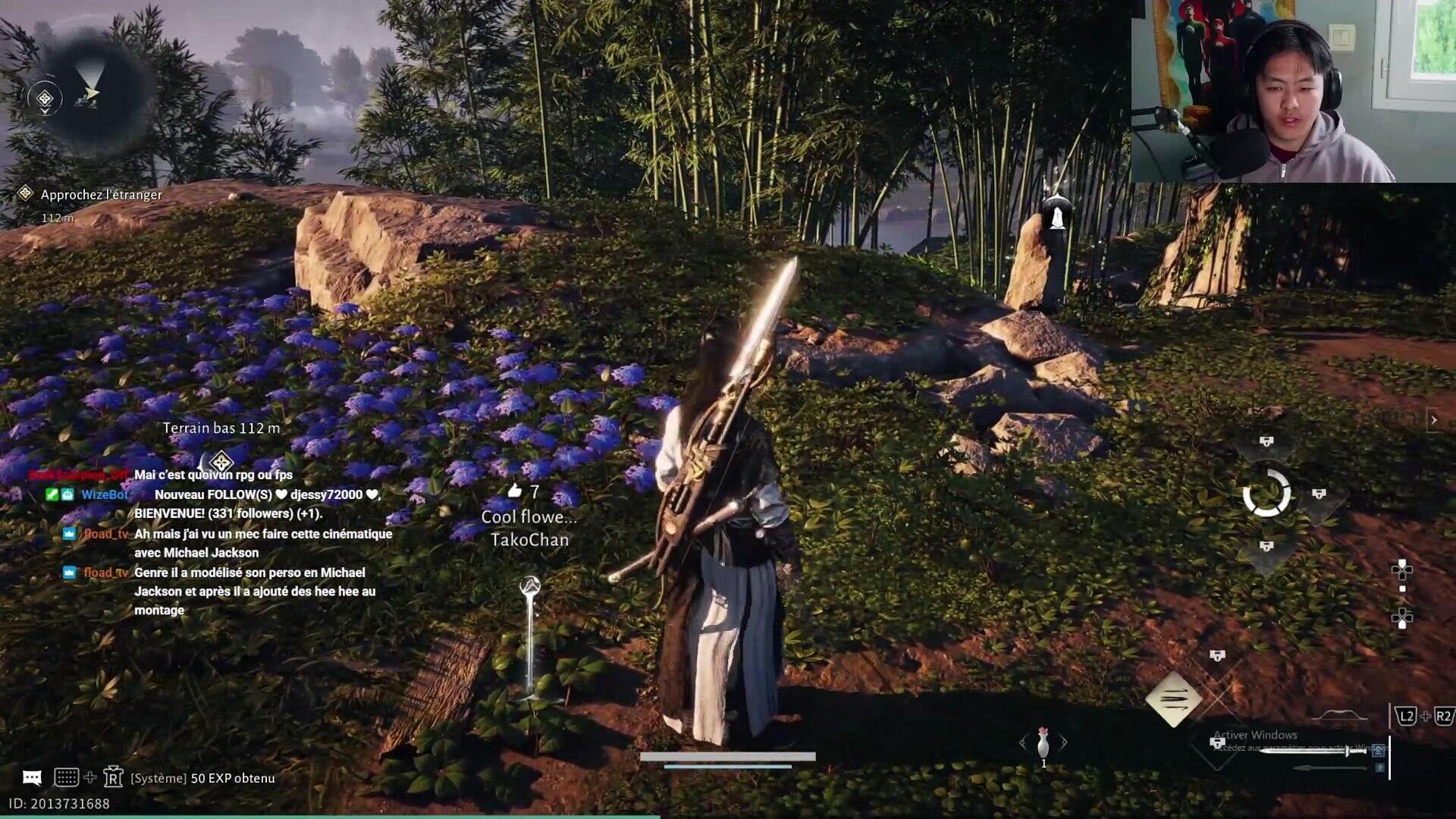Screen dimensions: 1456x819
Task: Cycle to the next consumable item
Action: tap(1064, 742)
